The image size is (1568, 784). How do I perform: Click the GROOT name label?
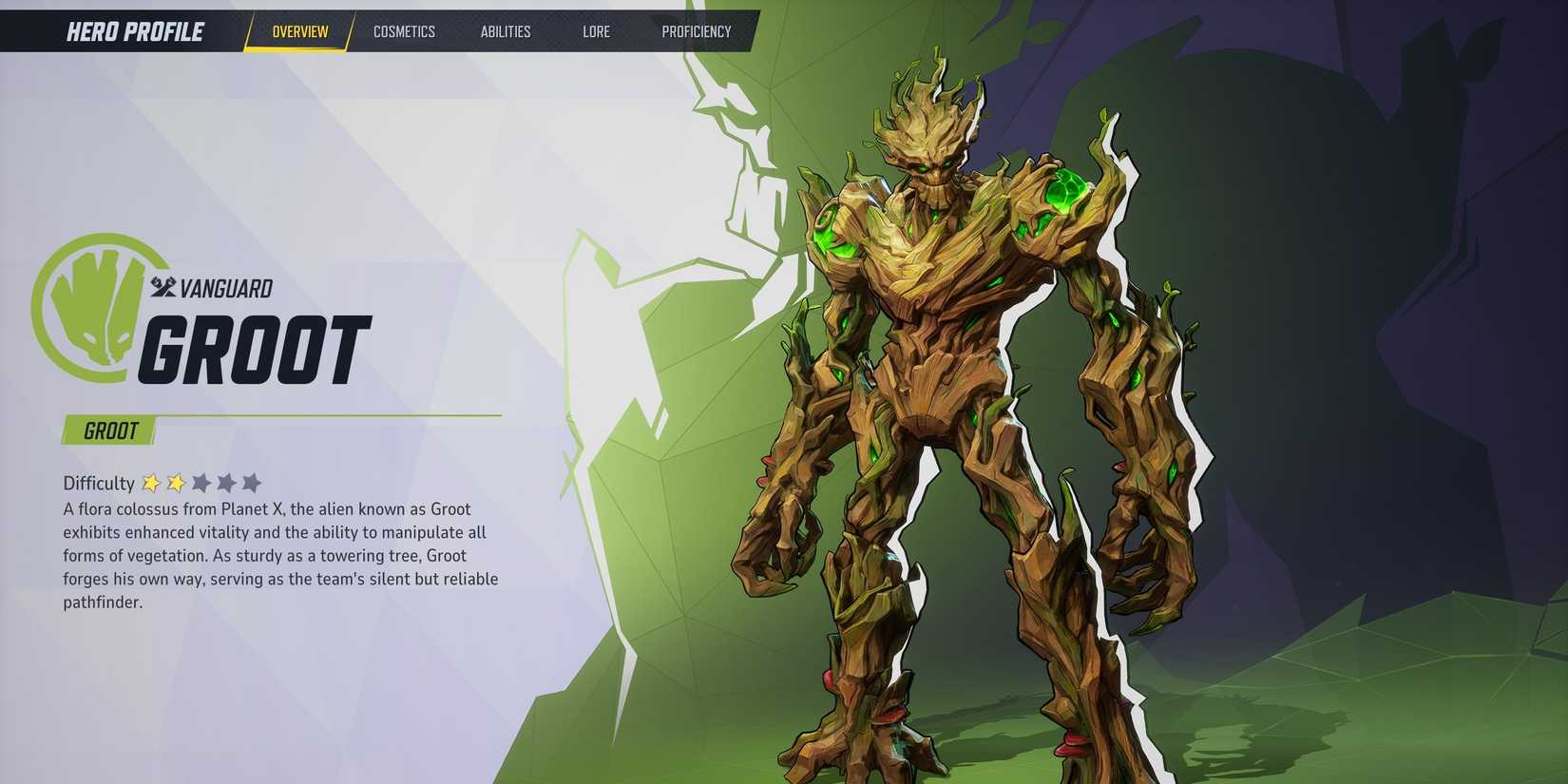(x=257, y=348)
